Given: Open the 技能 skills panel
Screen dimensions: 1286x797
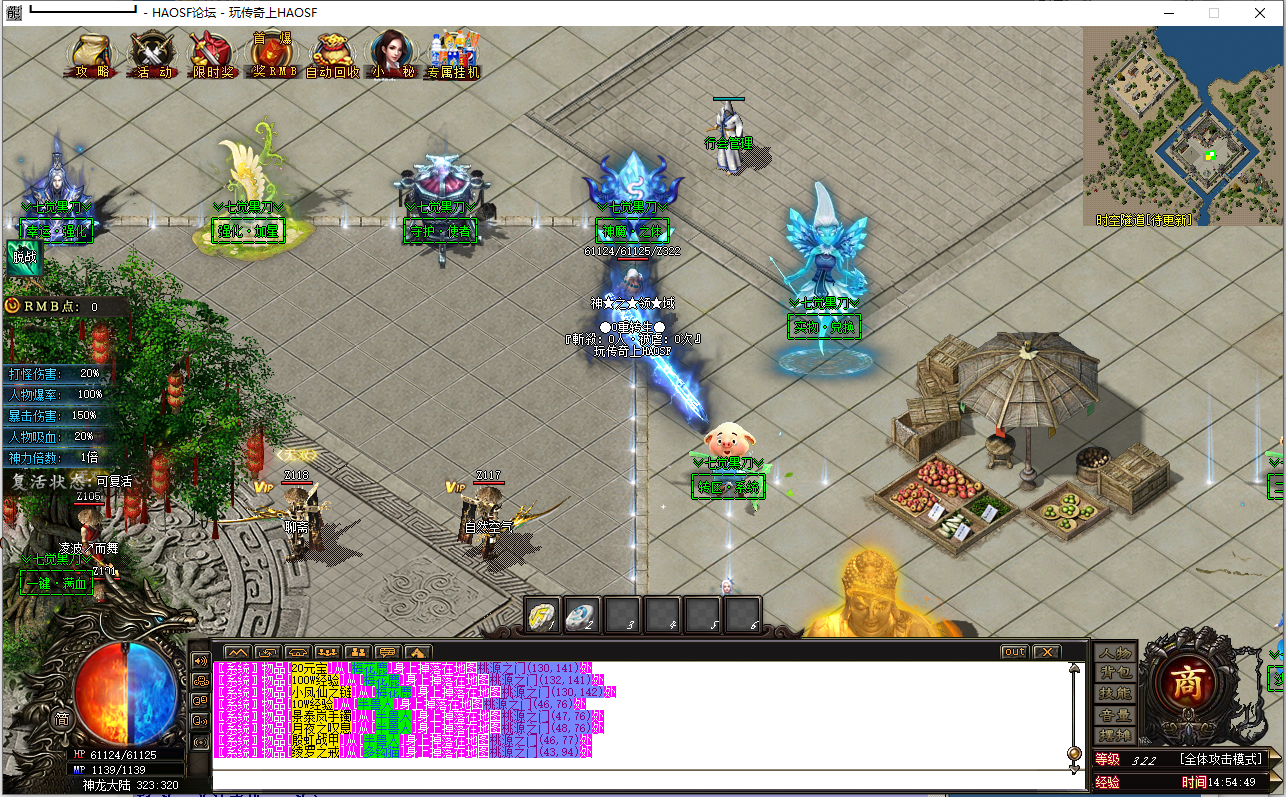Looking at the screenshot, I should [1114, 694].
